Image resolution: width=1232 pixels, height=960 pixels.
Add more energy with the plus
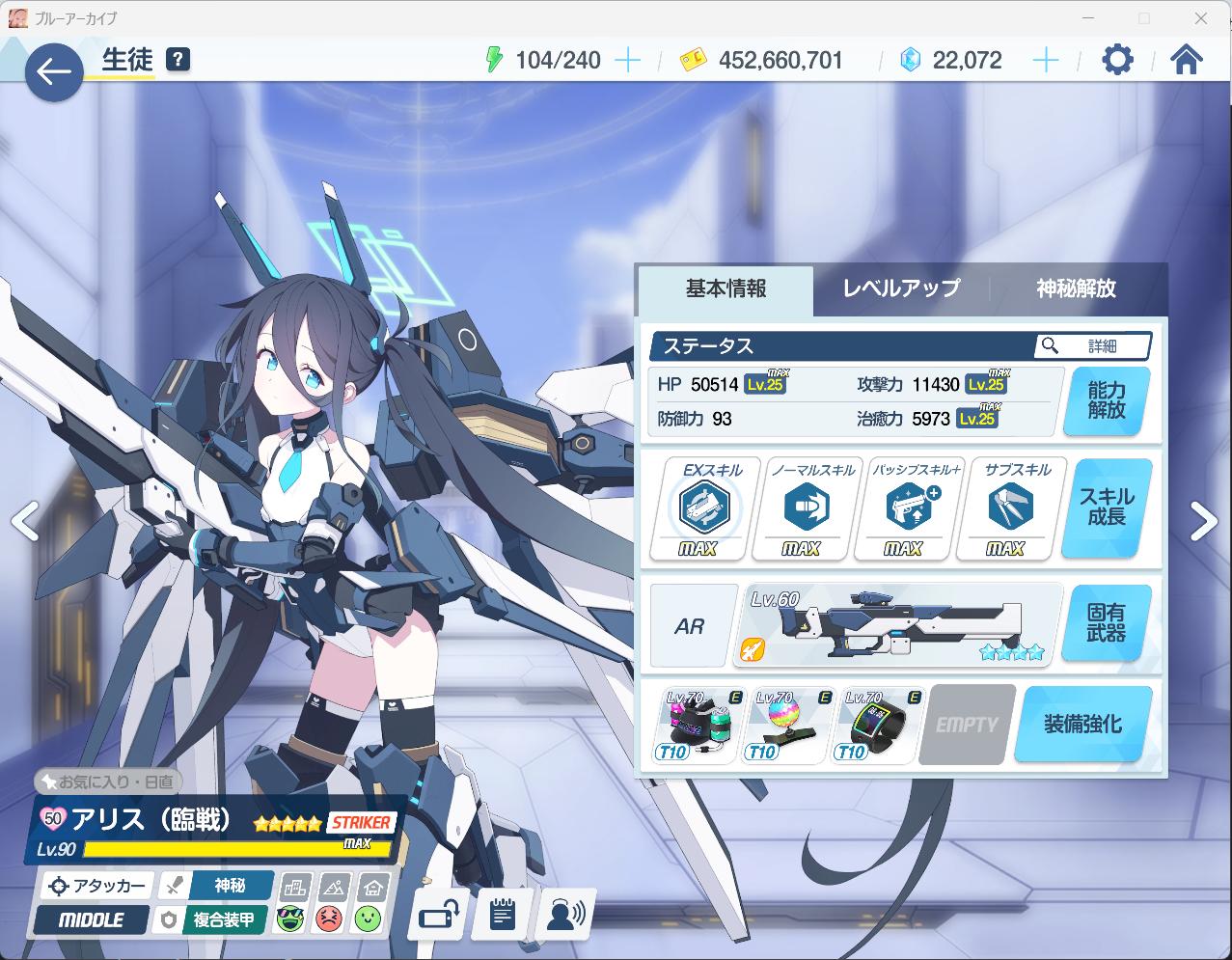pos(627,60)
